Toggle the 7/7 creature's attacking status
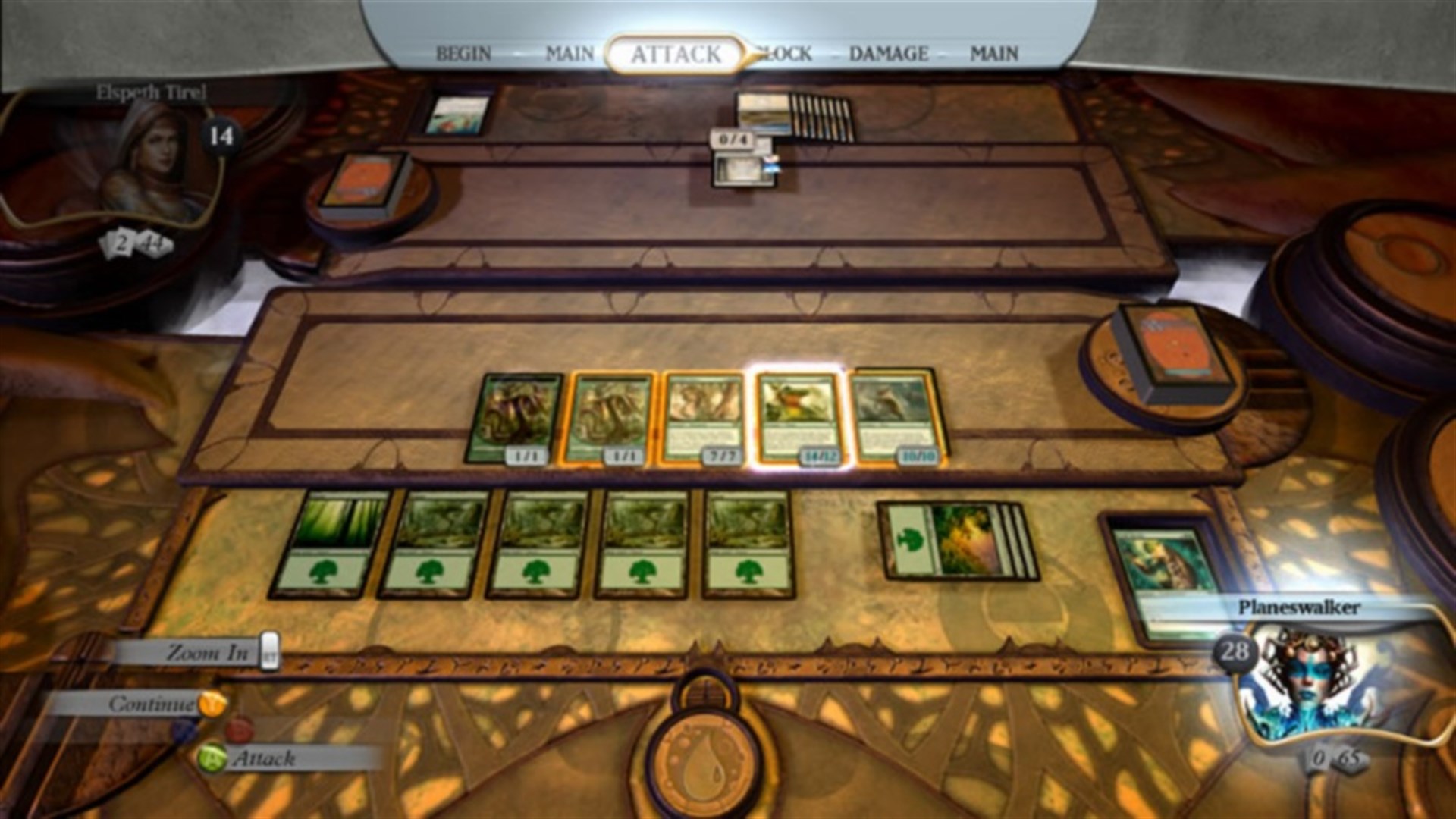The height and width of the screenshot is (819, 1456). click(x=701, y=417)
